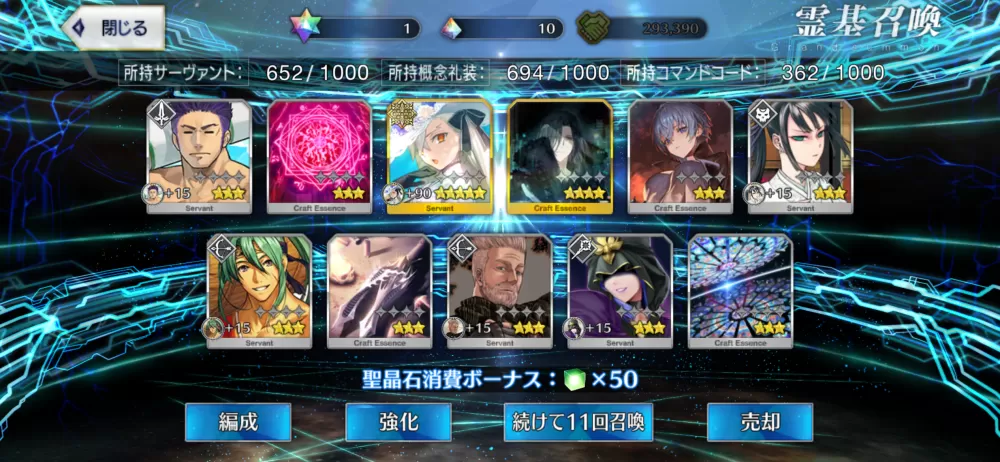Select the dark dragon claw craft essence
The image size is (1000, 462).
379,290
